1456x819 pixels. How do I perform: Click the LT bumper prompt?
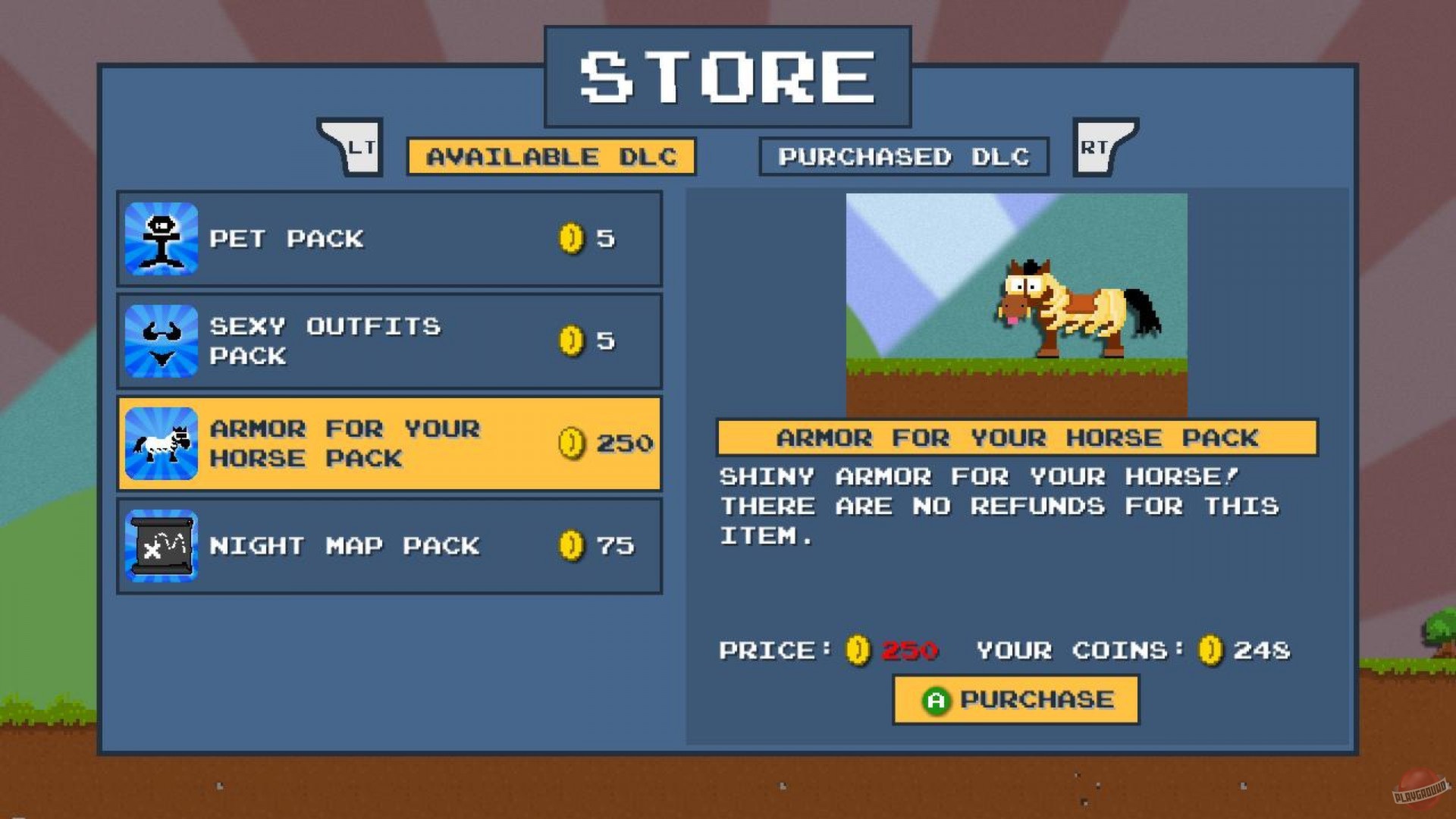click(x=350, y=148)
